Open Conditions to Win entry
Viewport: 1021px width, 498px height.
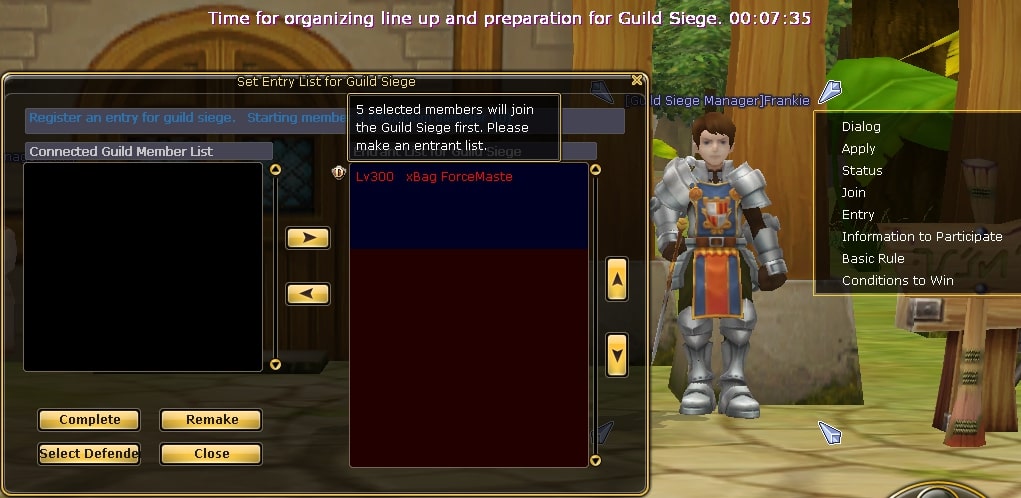(897, 281)
